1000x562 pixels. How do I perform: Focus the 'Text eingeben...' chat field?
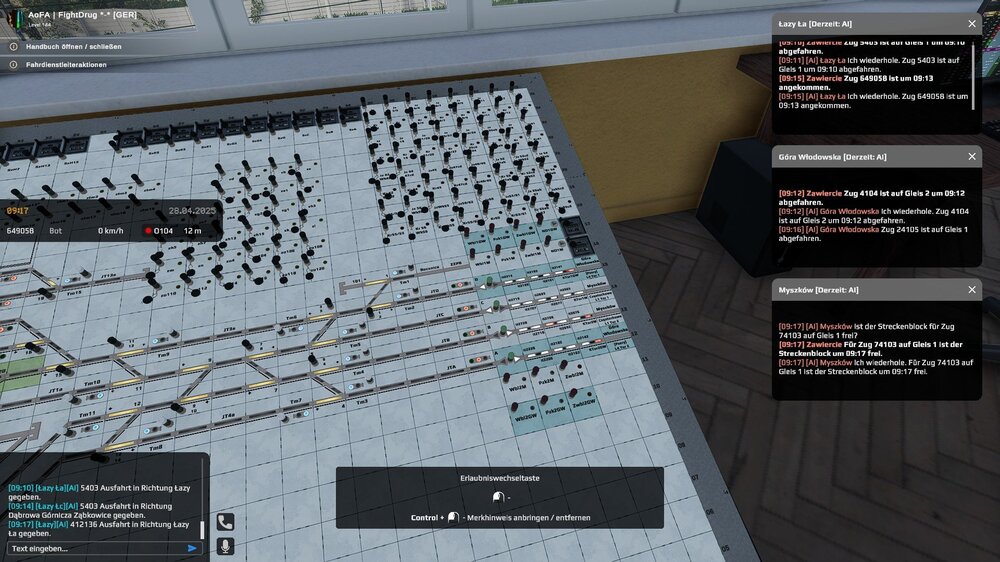(95, 548)
